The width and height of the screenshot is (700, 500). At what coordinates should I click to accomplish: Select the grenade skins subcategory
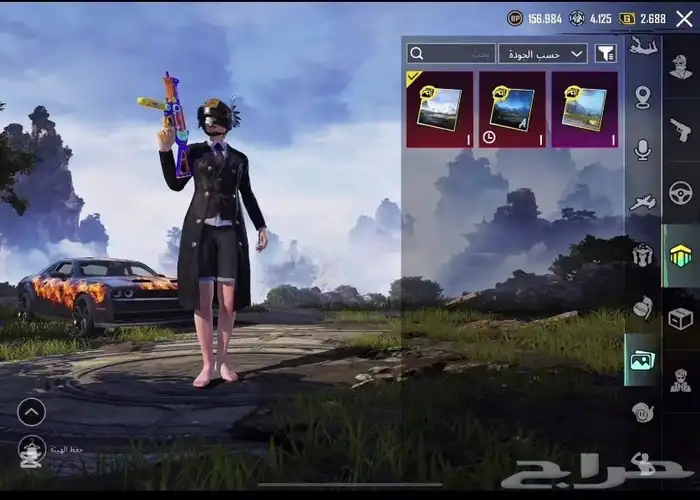tap(642, 308)
